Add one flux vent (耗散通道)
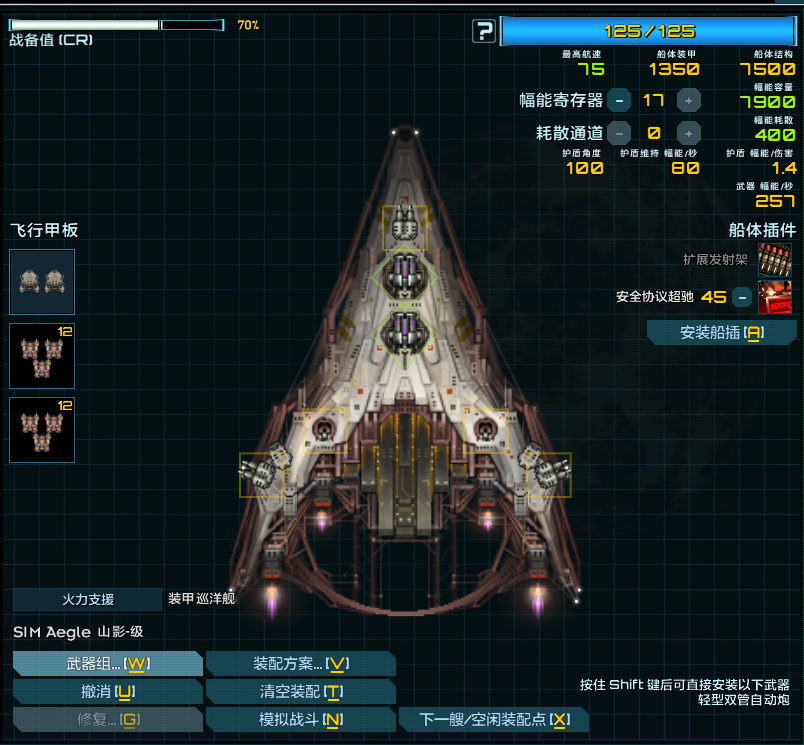This screenshot has width=804, height=745. (689, 132)
